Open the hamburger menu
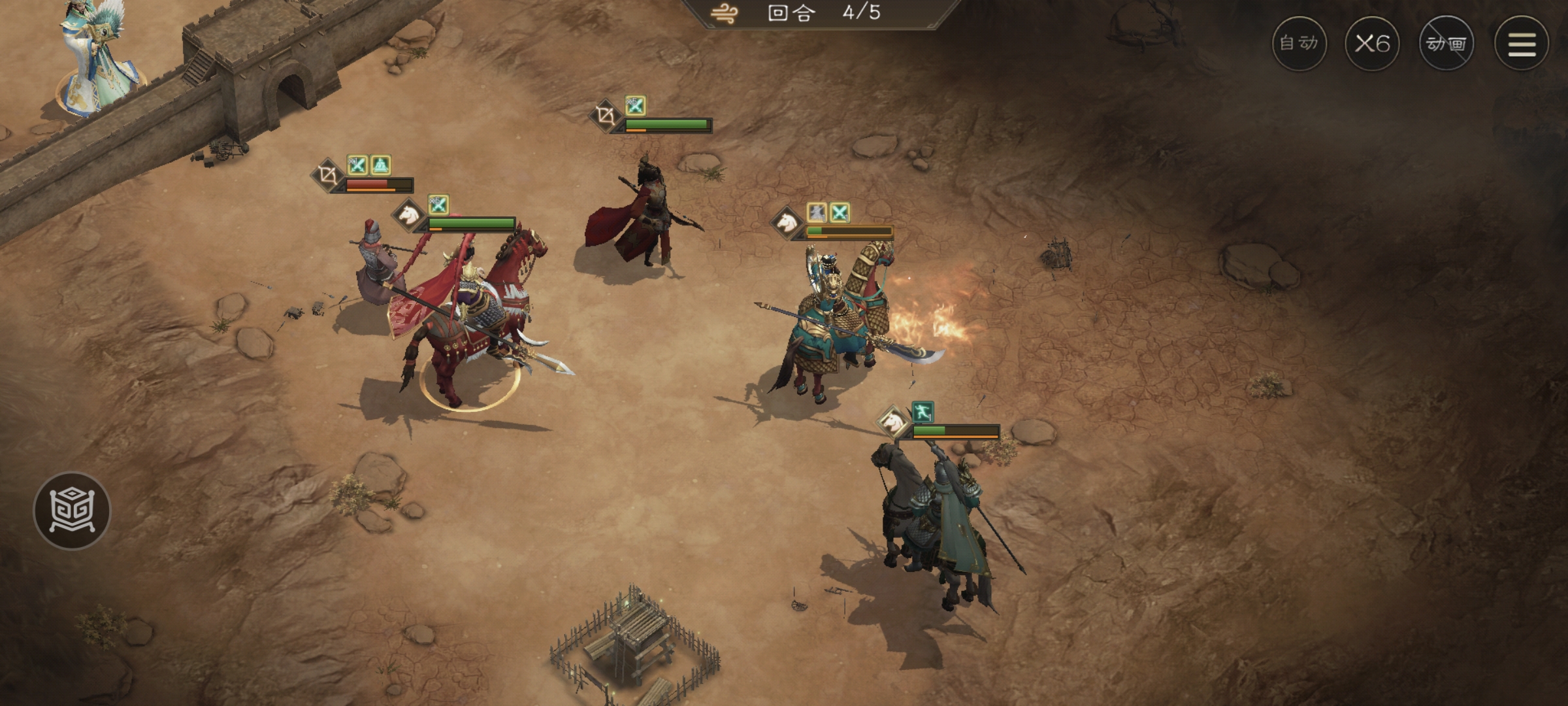 click(1522, 44)
